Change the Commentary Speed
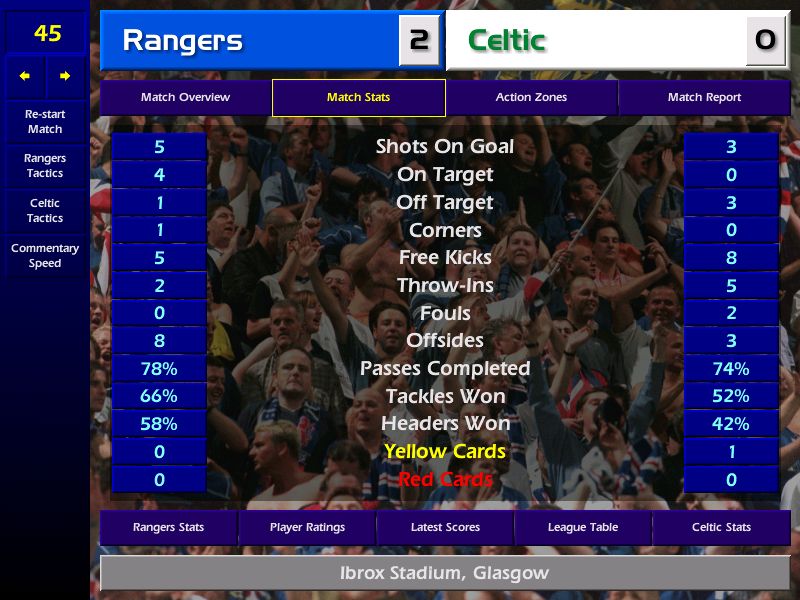The height and width of the screenshot is (600, 800). point(45,256)
